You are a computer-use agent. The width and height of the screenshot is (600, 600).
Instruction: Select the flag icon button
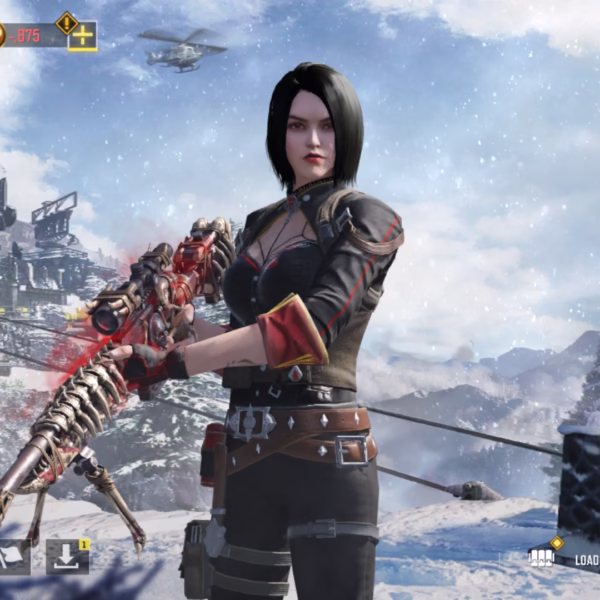tap(13, 557)
